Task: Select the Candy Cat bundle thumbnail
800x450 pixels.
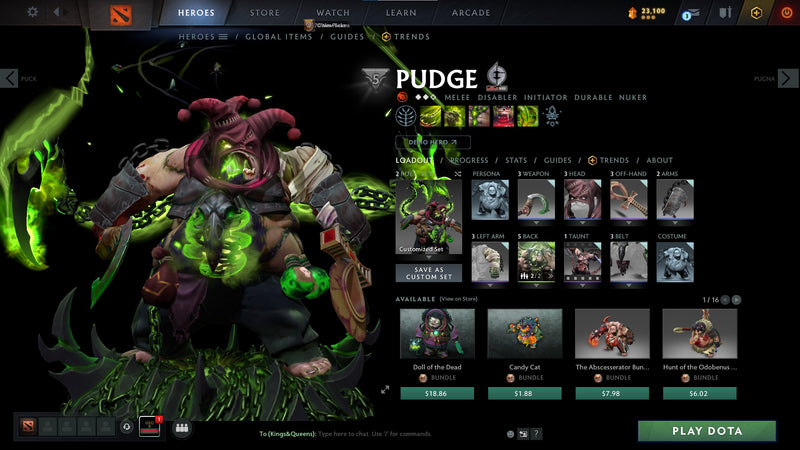Action: pyautogui.click(x=524, y=333)
